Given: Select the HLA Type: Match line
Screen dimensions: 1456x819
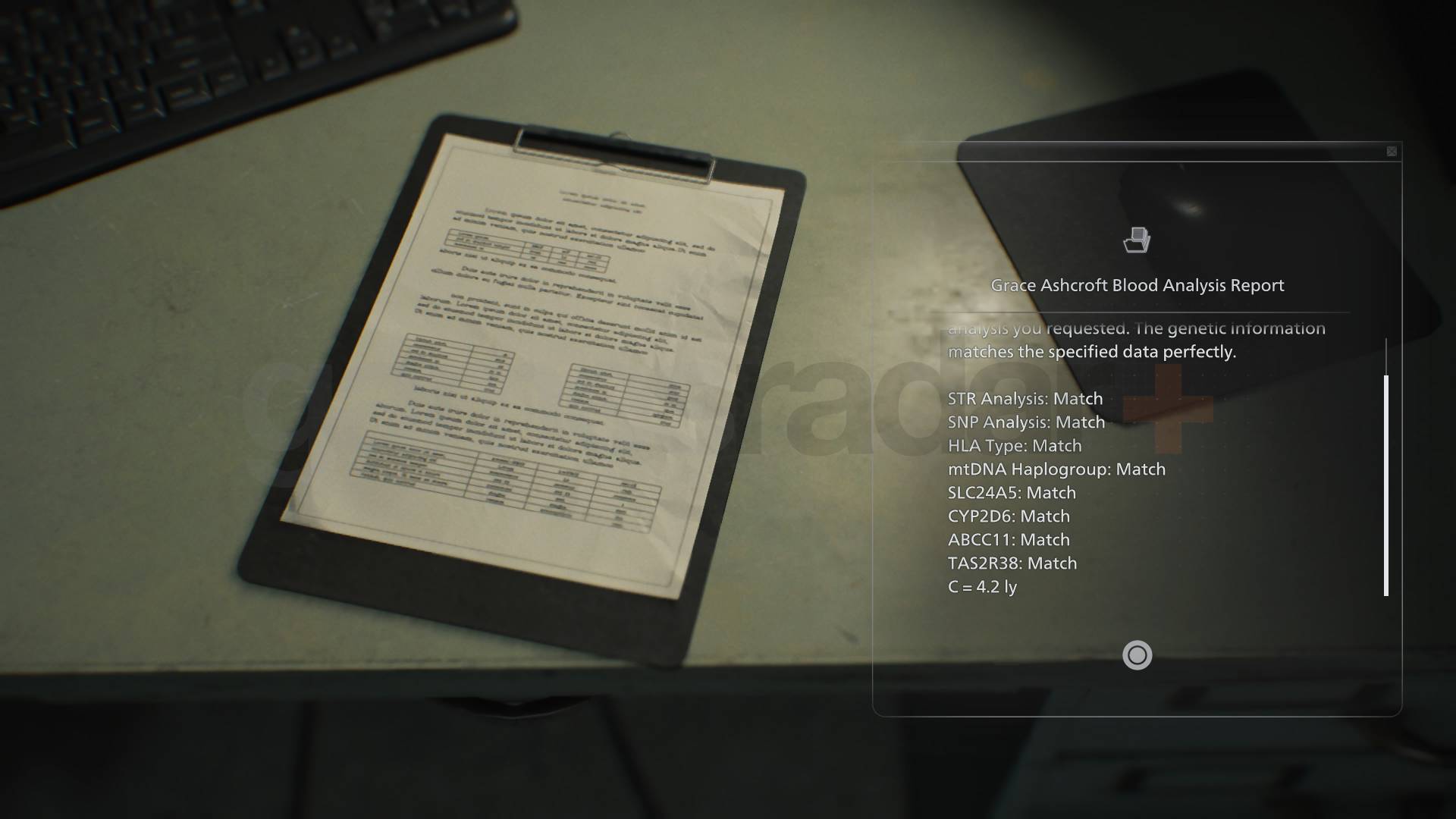Looking at the screenshot, I should coord(1014,446).
